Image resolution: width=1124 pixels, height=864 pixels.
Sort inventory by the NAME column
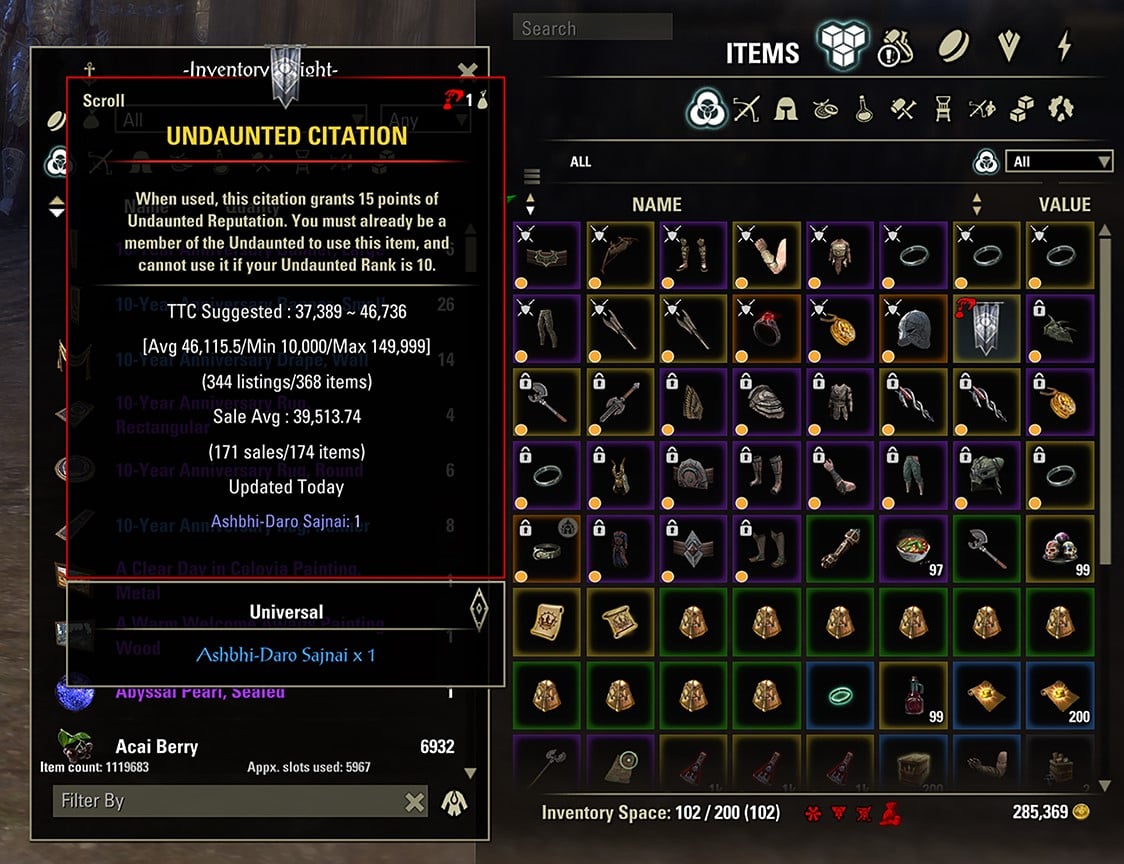[x=656, y=204]
